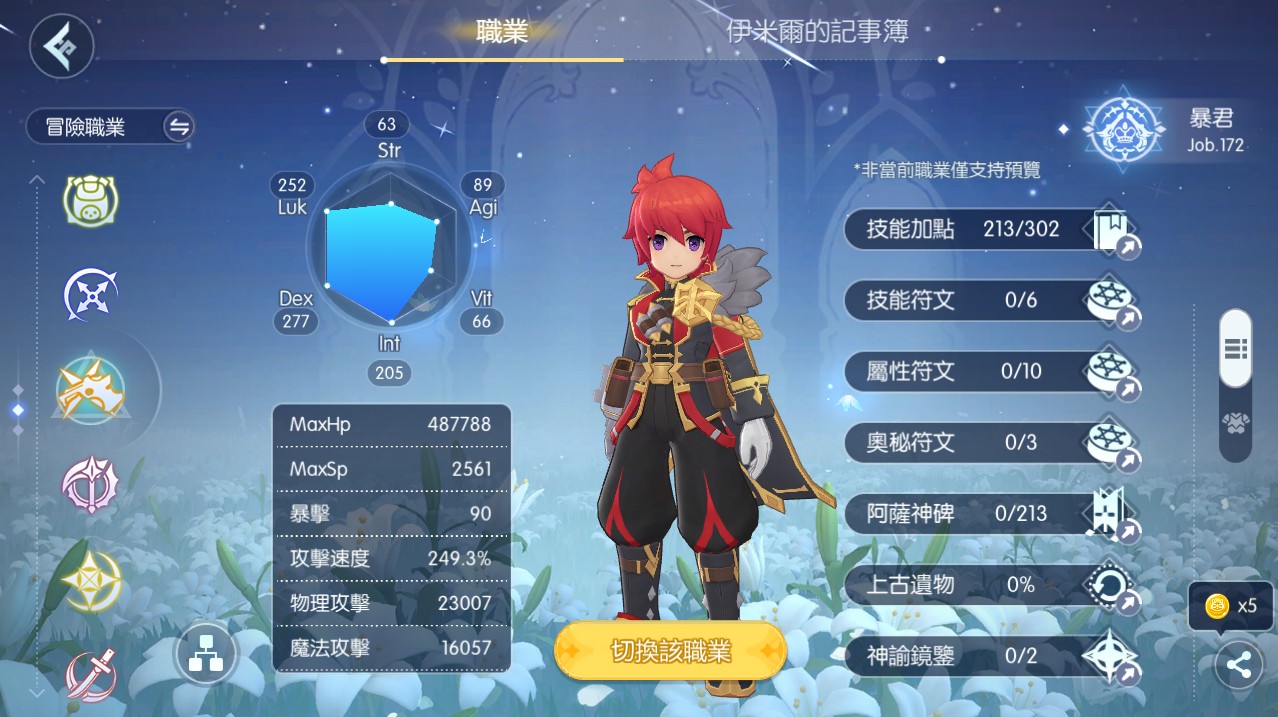
Task: Open 技能加點 skill points row
Action: tap(992, 230)
